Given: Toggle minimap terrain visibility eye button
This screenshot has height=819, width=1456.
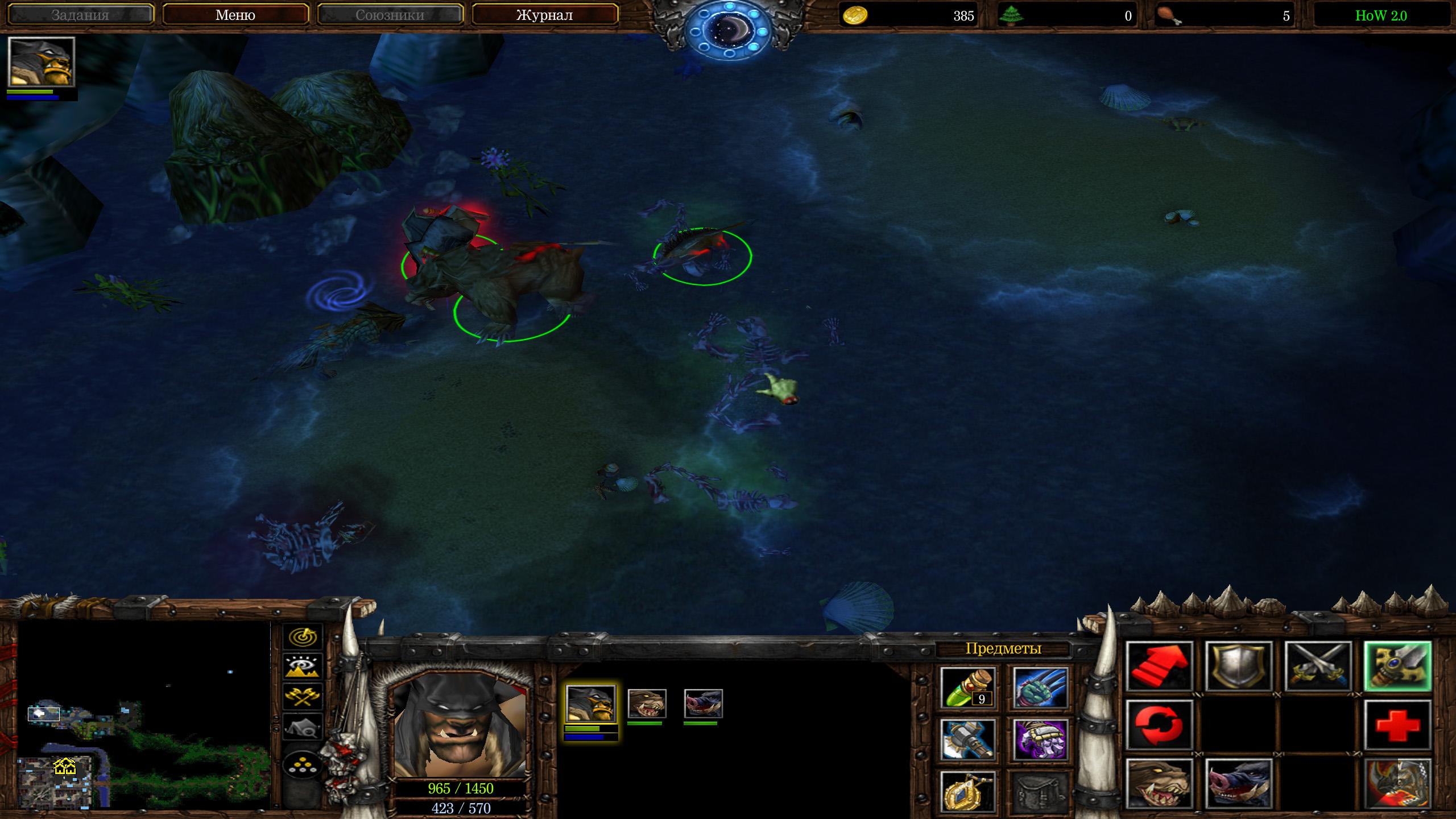Looking at the screenshot, I should (303, 666).
